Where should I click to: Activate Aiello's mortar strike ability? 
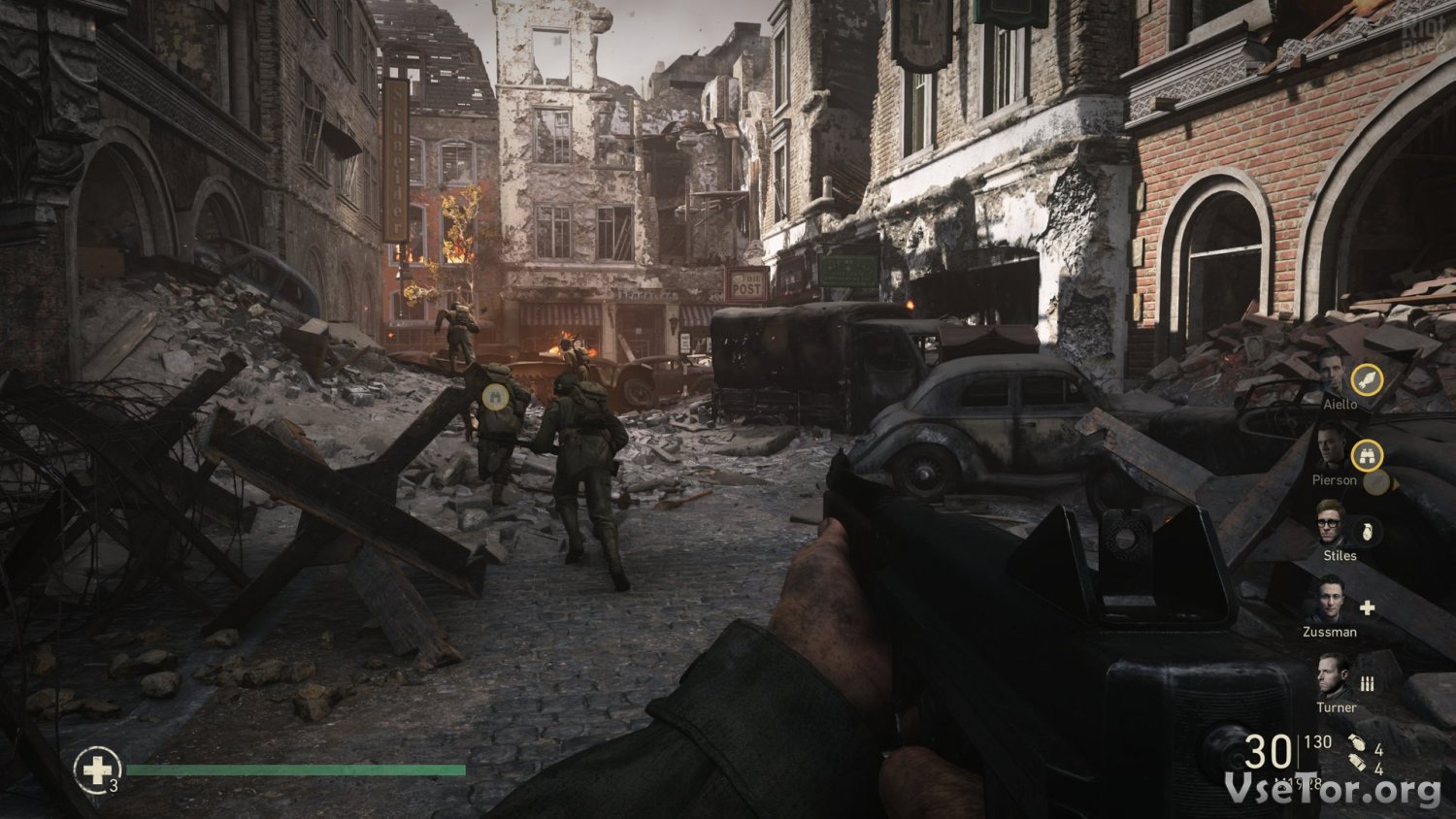(1367, 378)
